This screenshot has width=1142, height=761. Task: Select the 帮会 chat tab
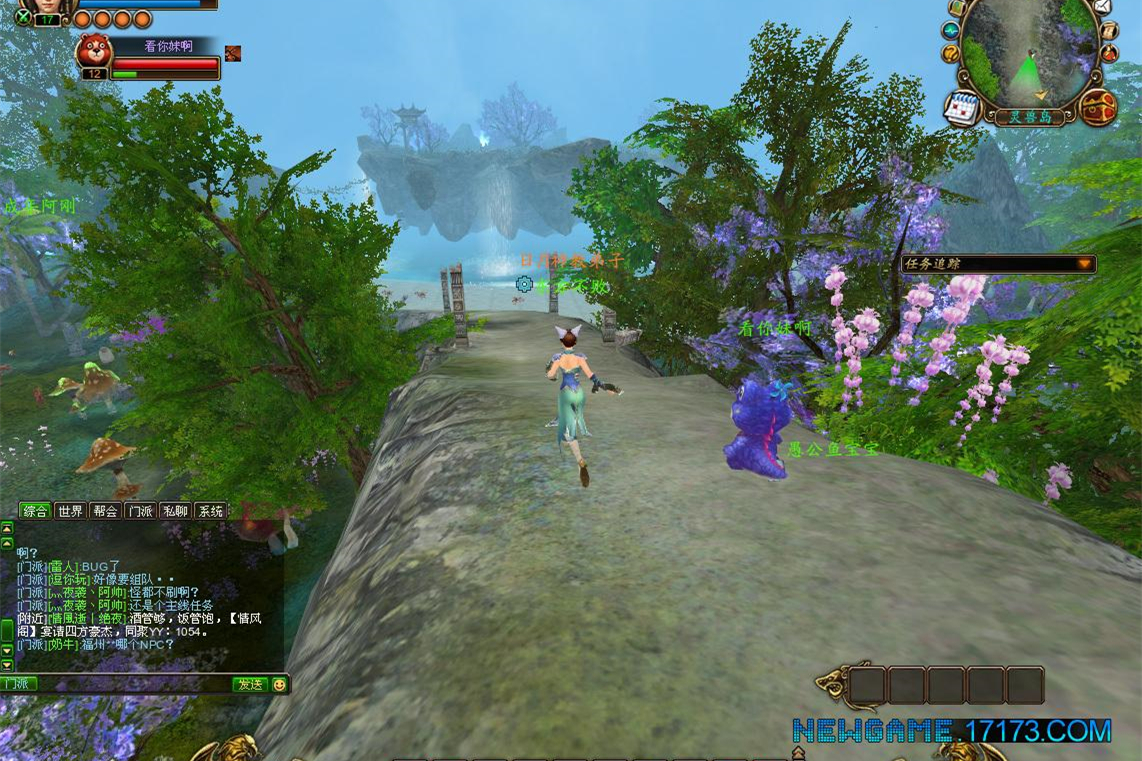105,511
